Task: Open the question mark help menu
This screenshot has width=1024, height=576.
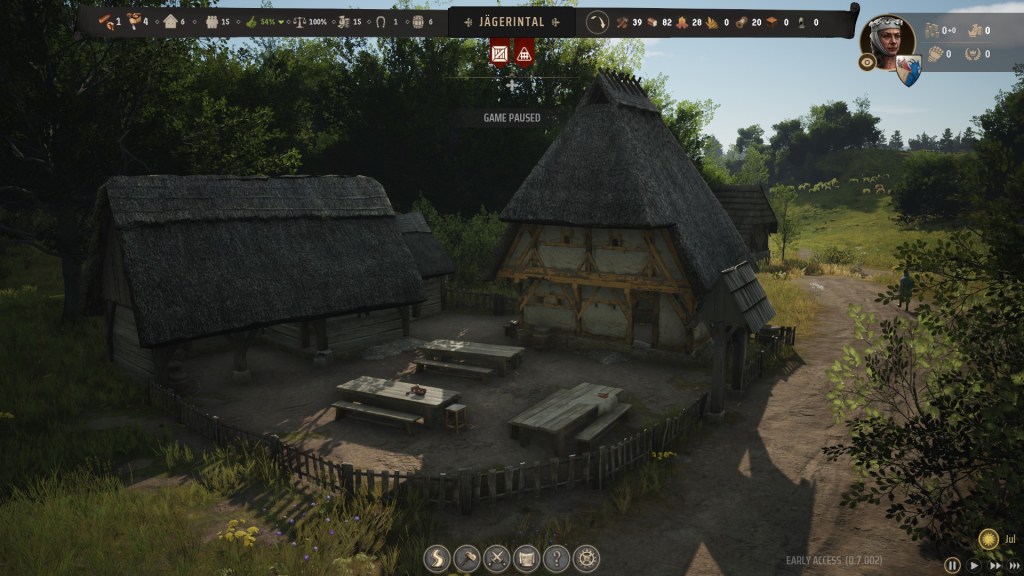Action: pos(556,558)
